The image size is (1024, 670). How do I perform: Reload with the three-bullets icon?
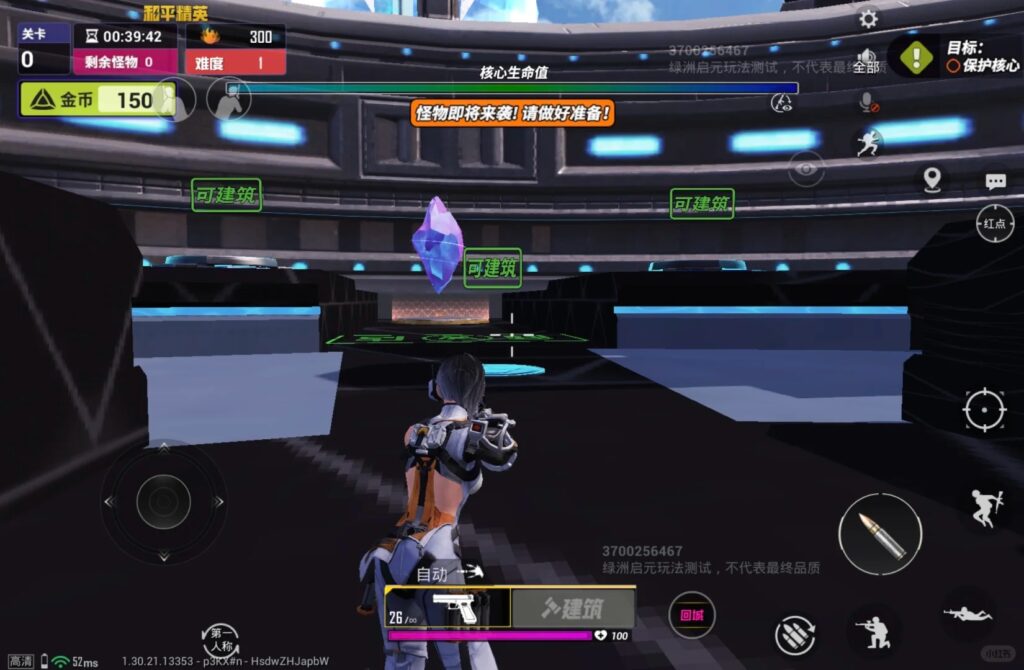[796, 635]
